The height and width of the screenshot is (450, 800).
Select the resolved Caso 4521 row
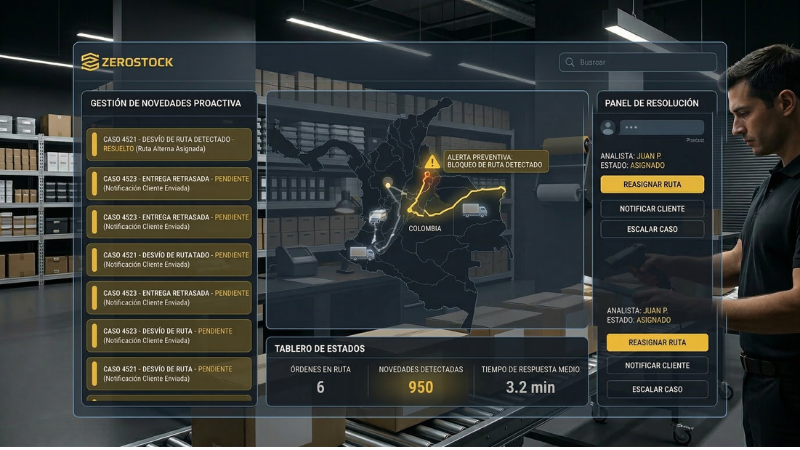(170, 143)
